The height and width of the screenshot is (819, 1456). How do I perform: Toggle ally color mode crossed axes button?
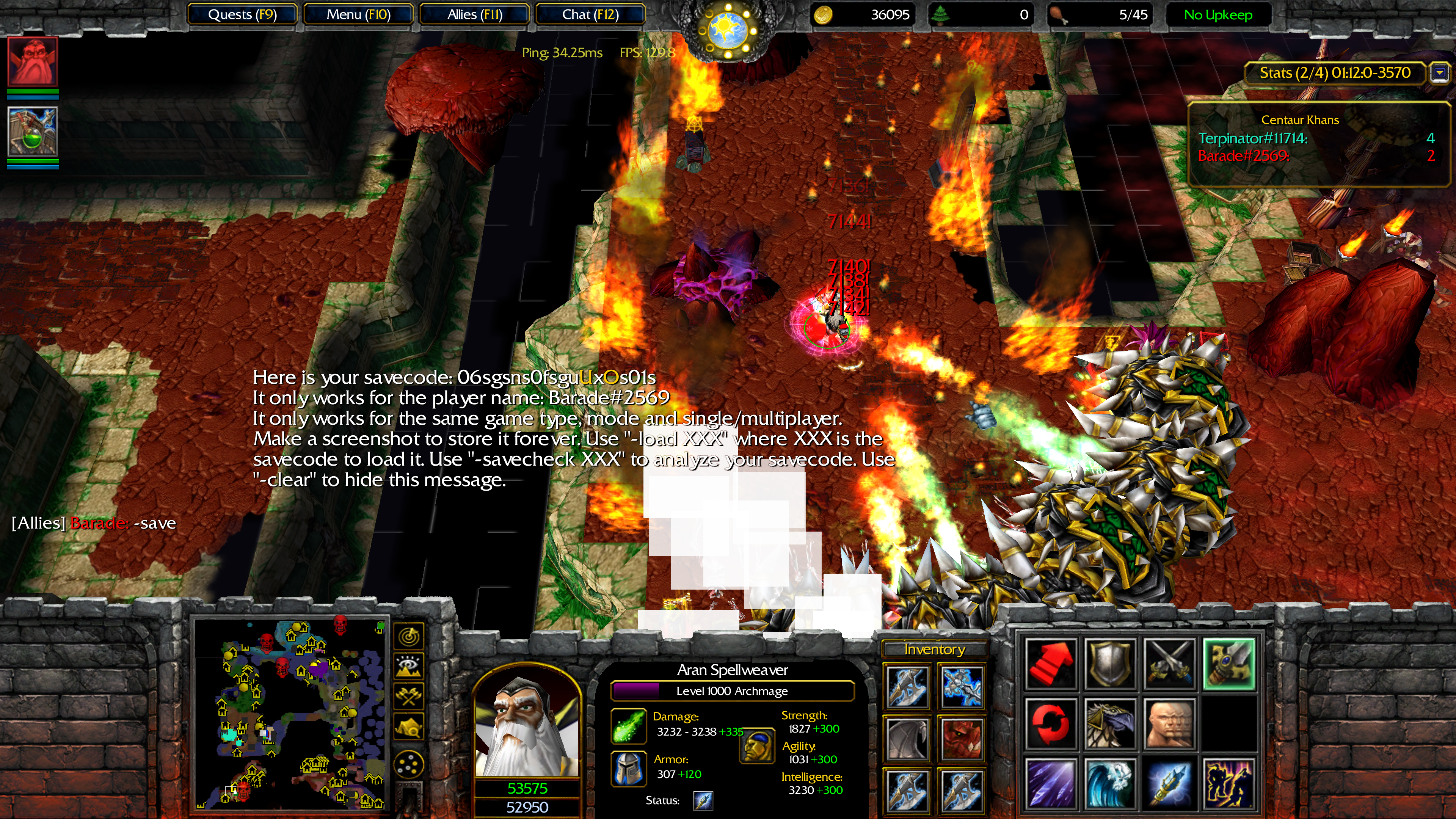coord(409,697)
